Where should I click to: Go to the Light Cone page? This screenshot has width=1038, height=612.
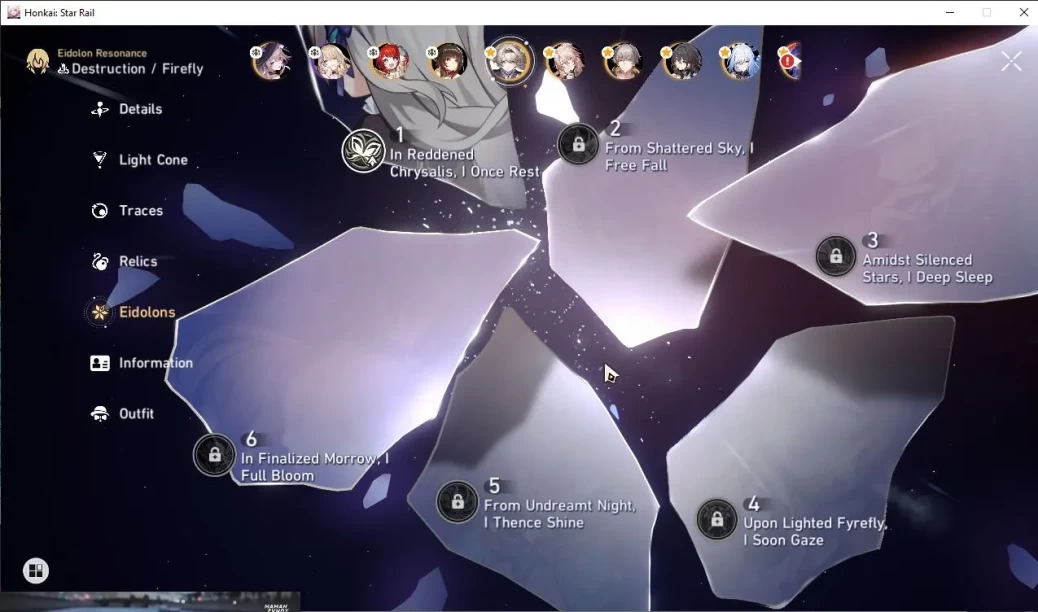tap(152, 160)
